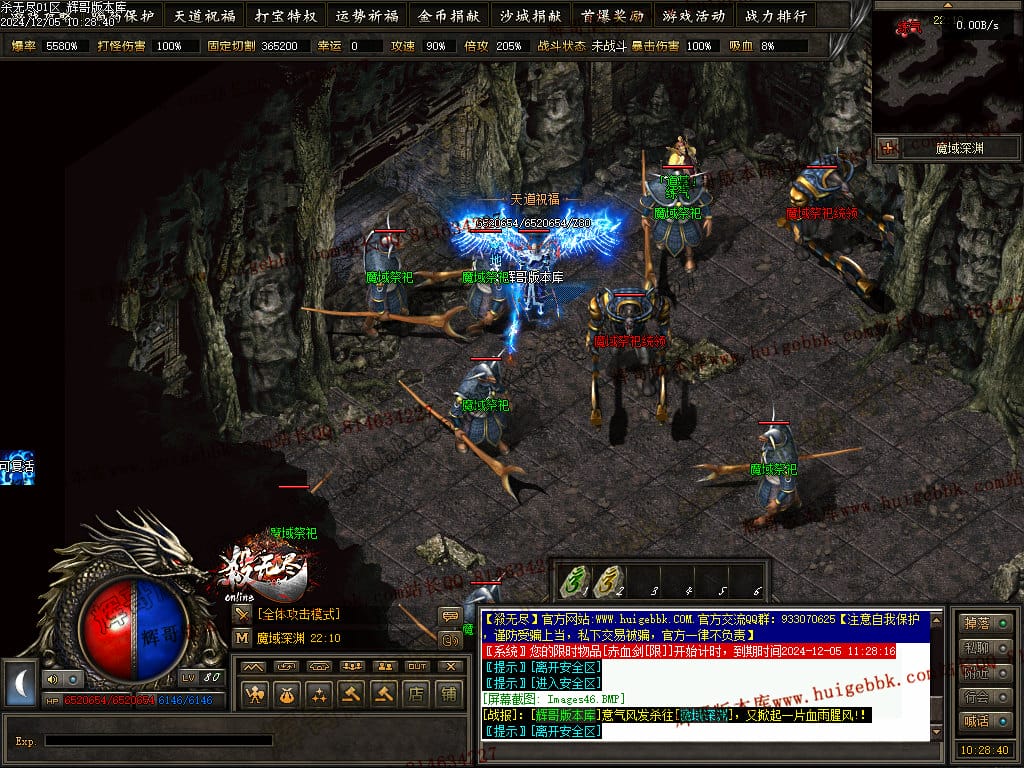This screenshot has width=1024, height=768.
Task: Select the first green rune hotbar slot
Action: (574, 581)
